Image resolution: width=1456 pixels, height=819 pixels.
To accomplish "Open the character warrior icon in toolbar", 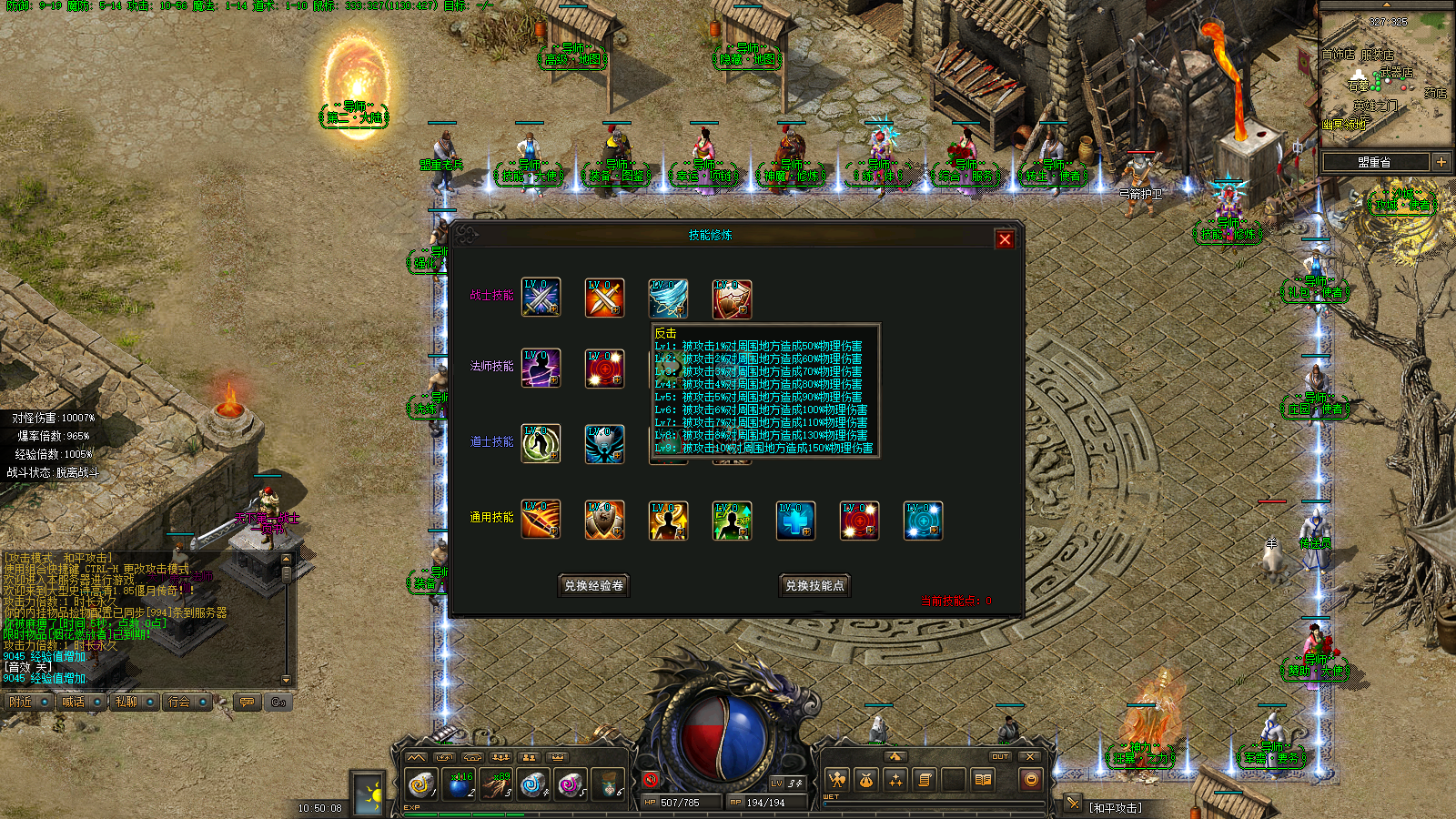I will click(836, 780).
